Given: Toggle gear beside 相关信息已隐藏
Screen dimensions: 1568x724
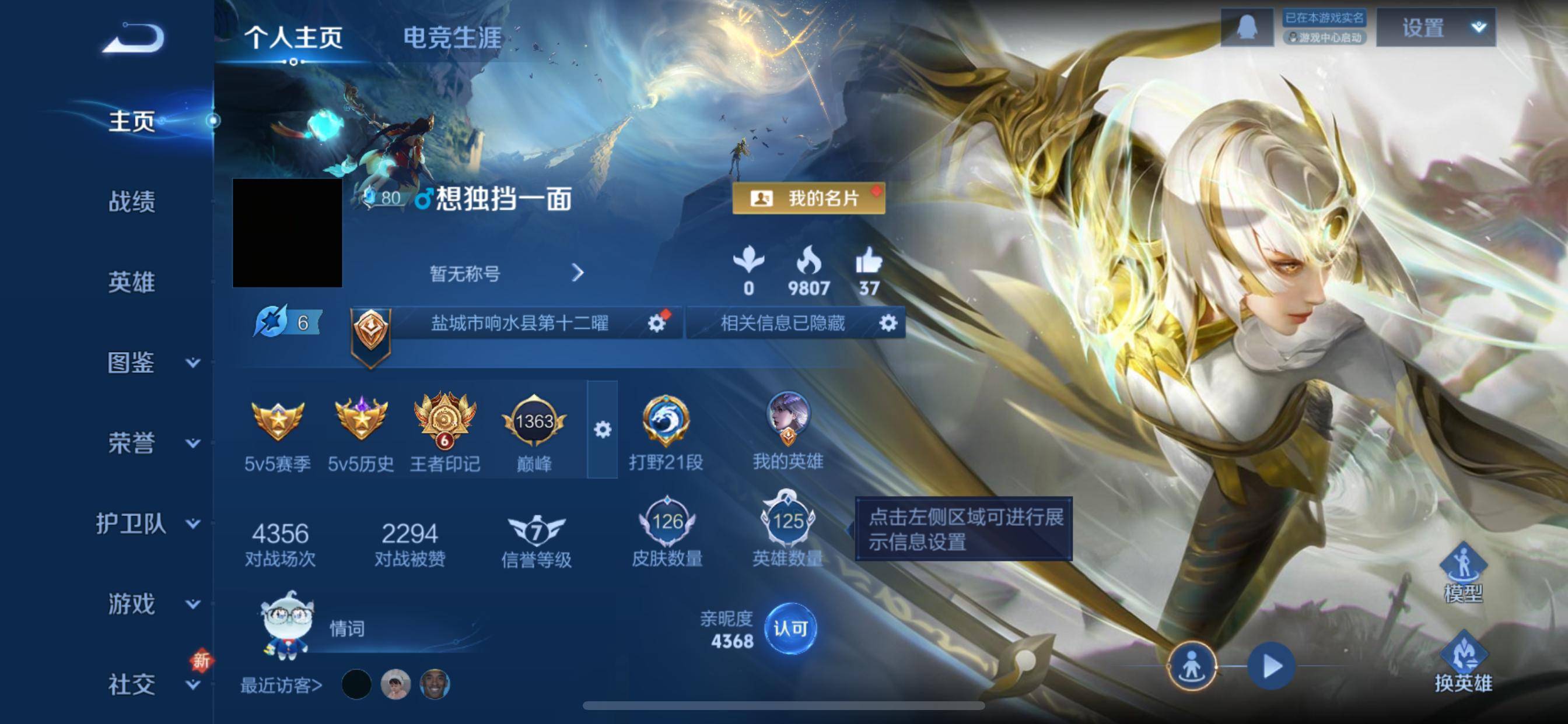Looking at the screenshot, I should [x=887, y=323].
